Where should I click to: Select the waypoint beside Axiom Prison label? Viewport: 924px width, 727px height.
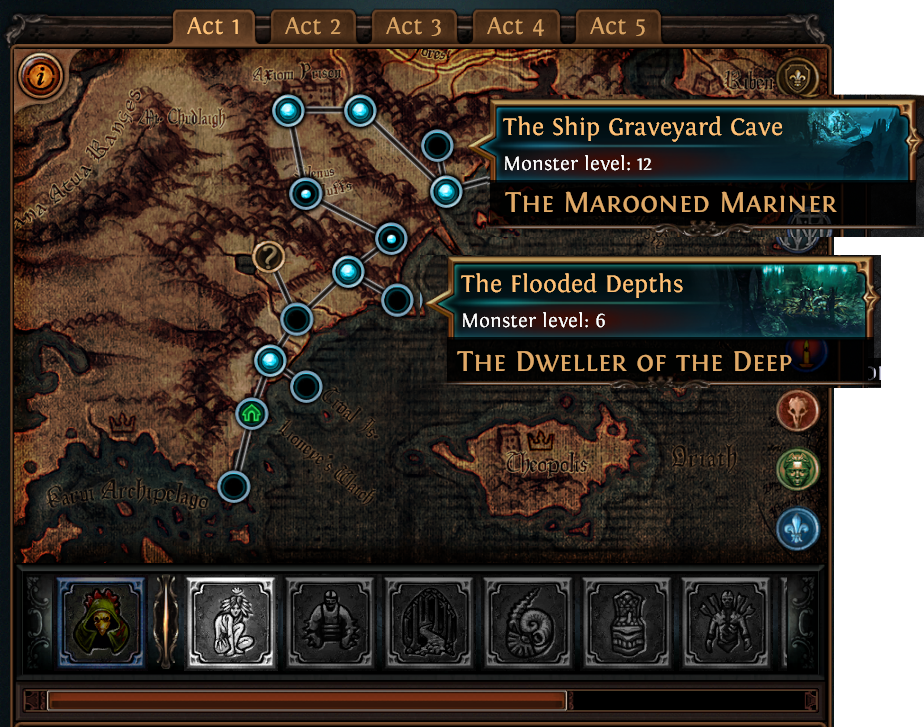pos(288,110)
